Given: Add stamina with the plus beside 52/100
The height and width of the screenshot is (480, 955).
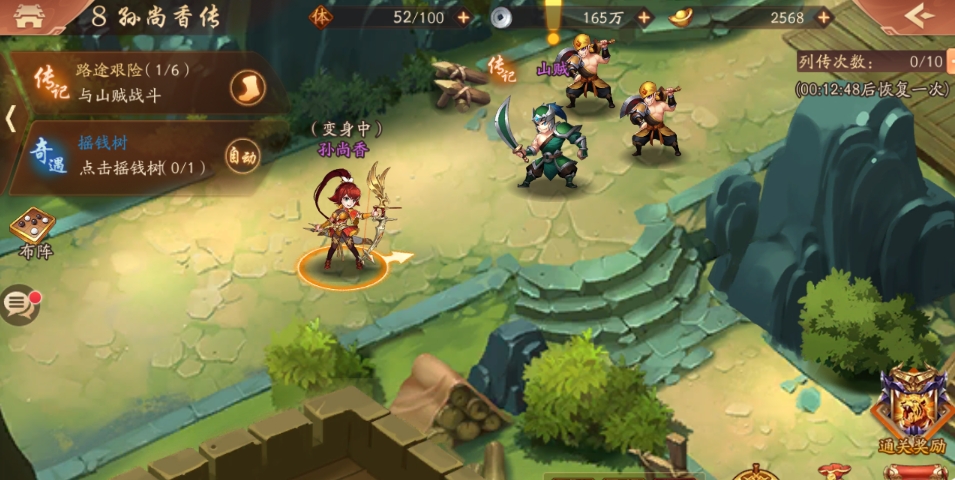Looking at the screenshot, I should point(463,17).
